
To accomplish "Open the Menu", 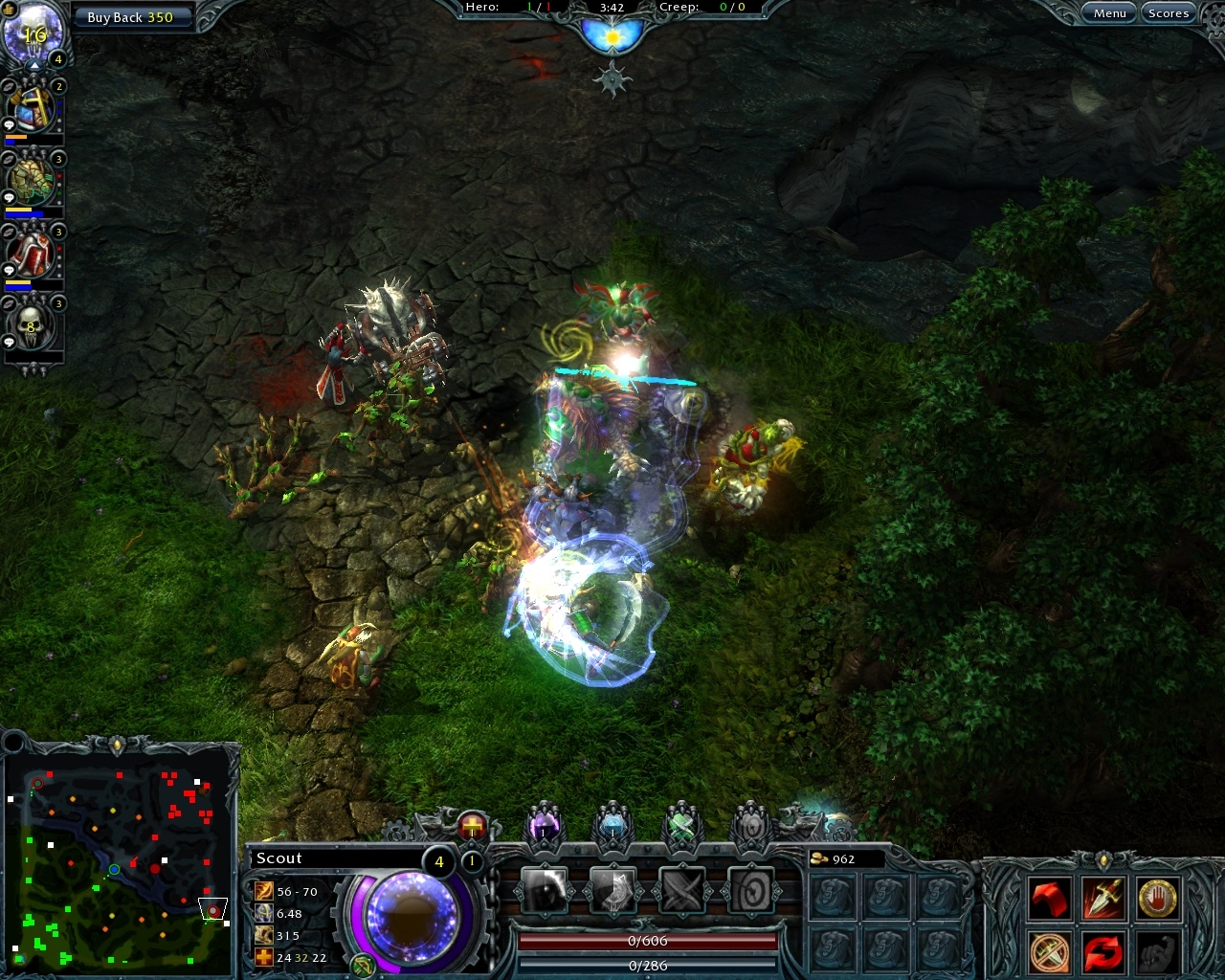I will [x=1109, y=12].
